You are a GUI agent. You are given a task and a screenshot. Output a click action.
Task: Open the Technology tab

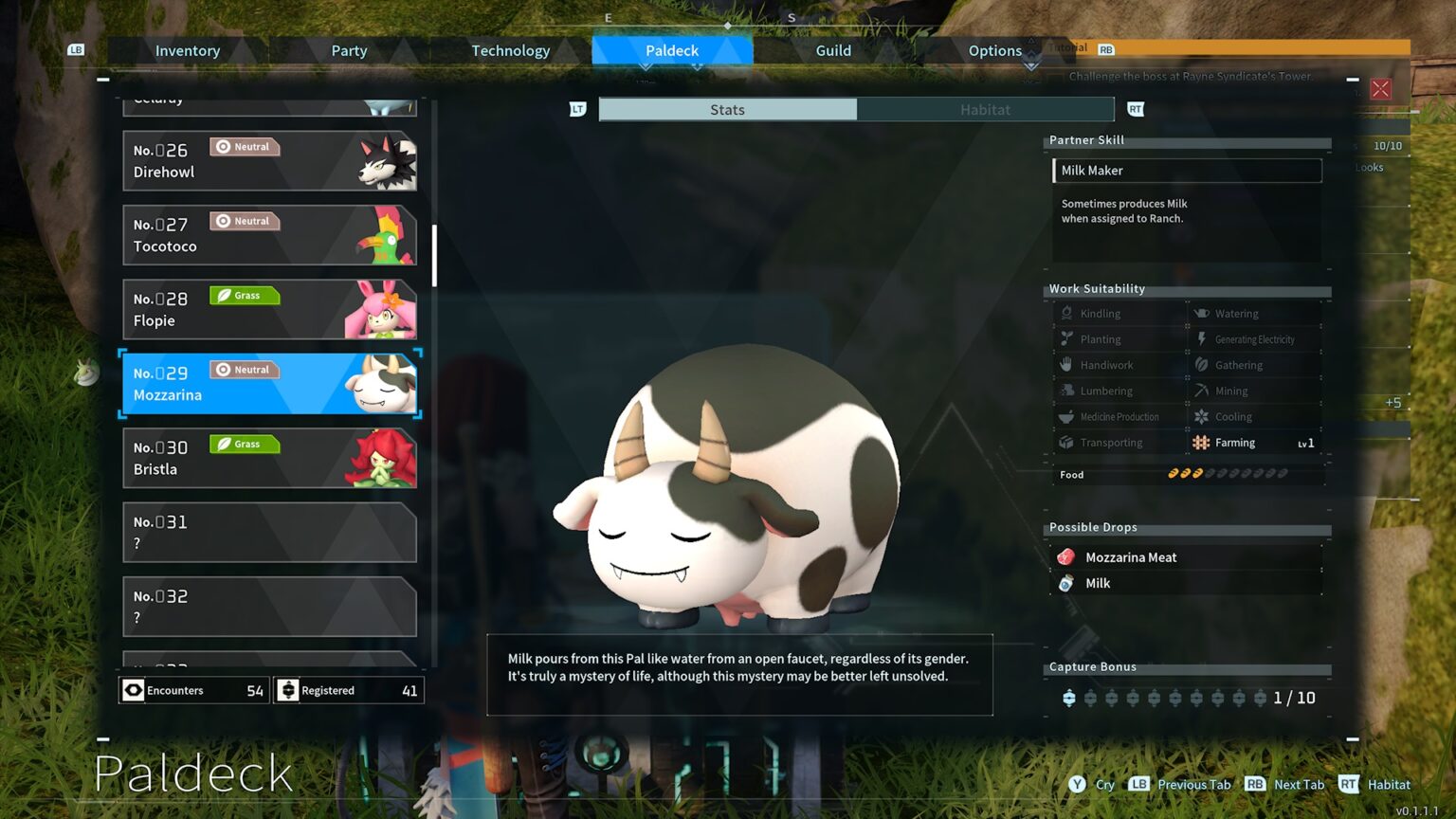[x=511, y=50]
